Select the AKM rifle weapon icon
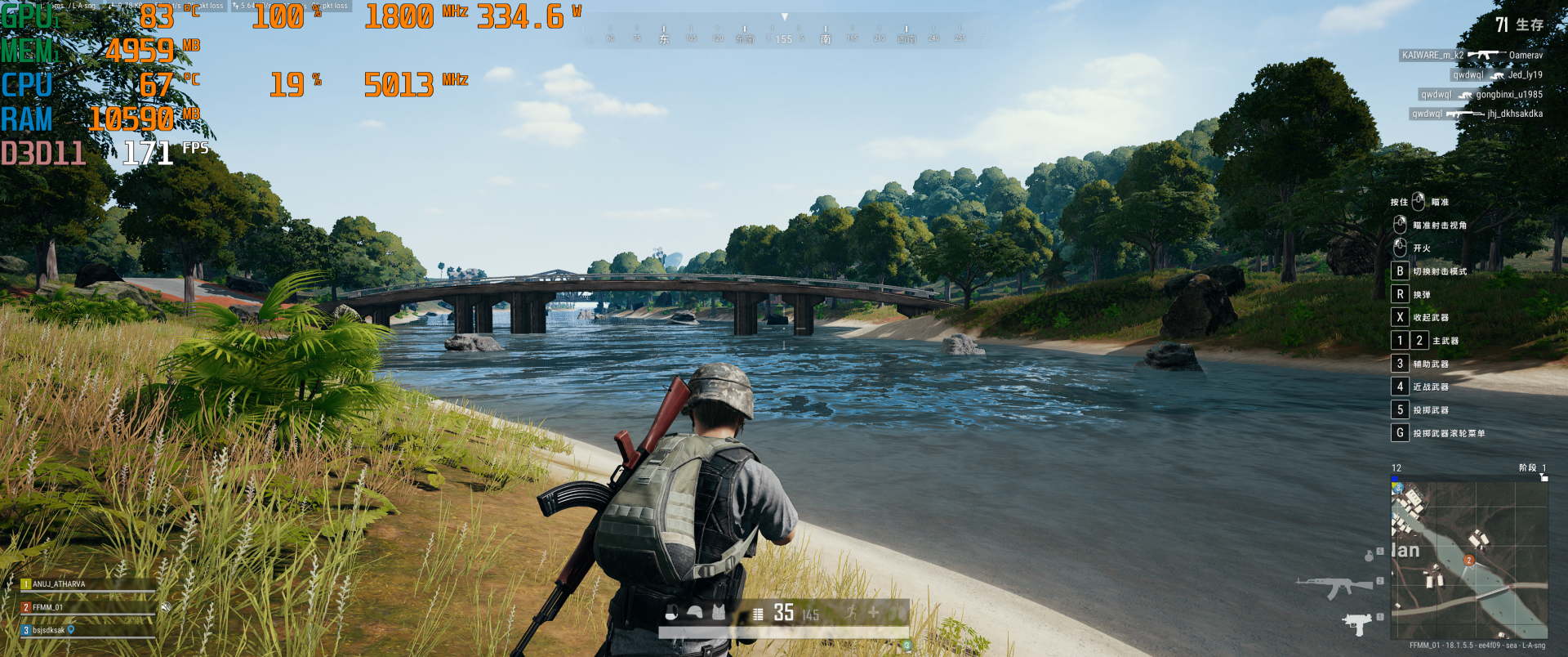 tap(1334, 586)
